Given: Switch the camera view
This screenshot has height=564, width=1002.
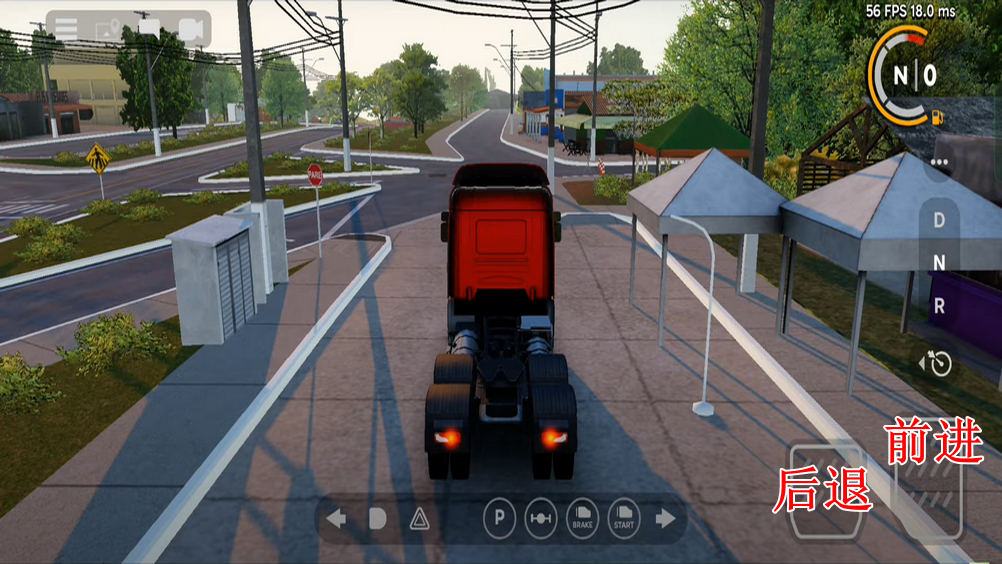Looking at the screenshot, I should (x=191, y=29).
